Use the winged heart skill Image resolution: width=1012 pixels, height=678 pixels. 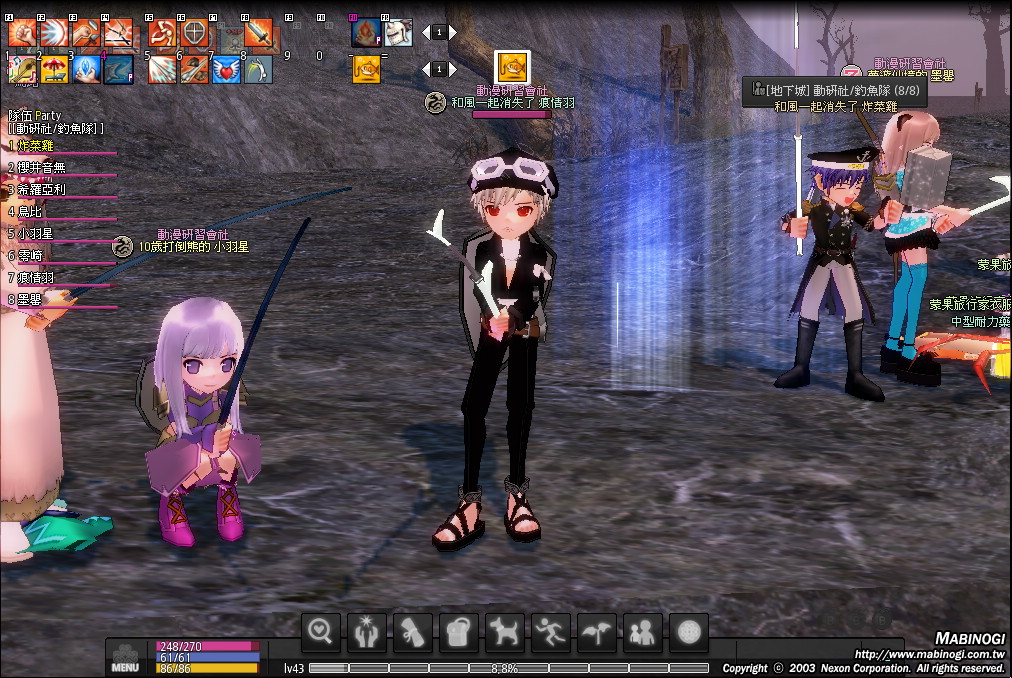[226, 69]
